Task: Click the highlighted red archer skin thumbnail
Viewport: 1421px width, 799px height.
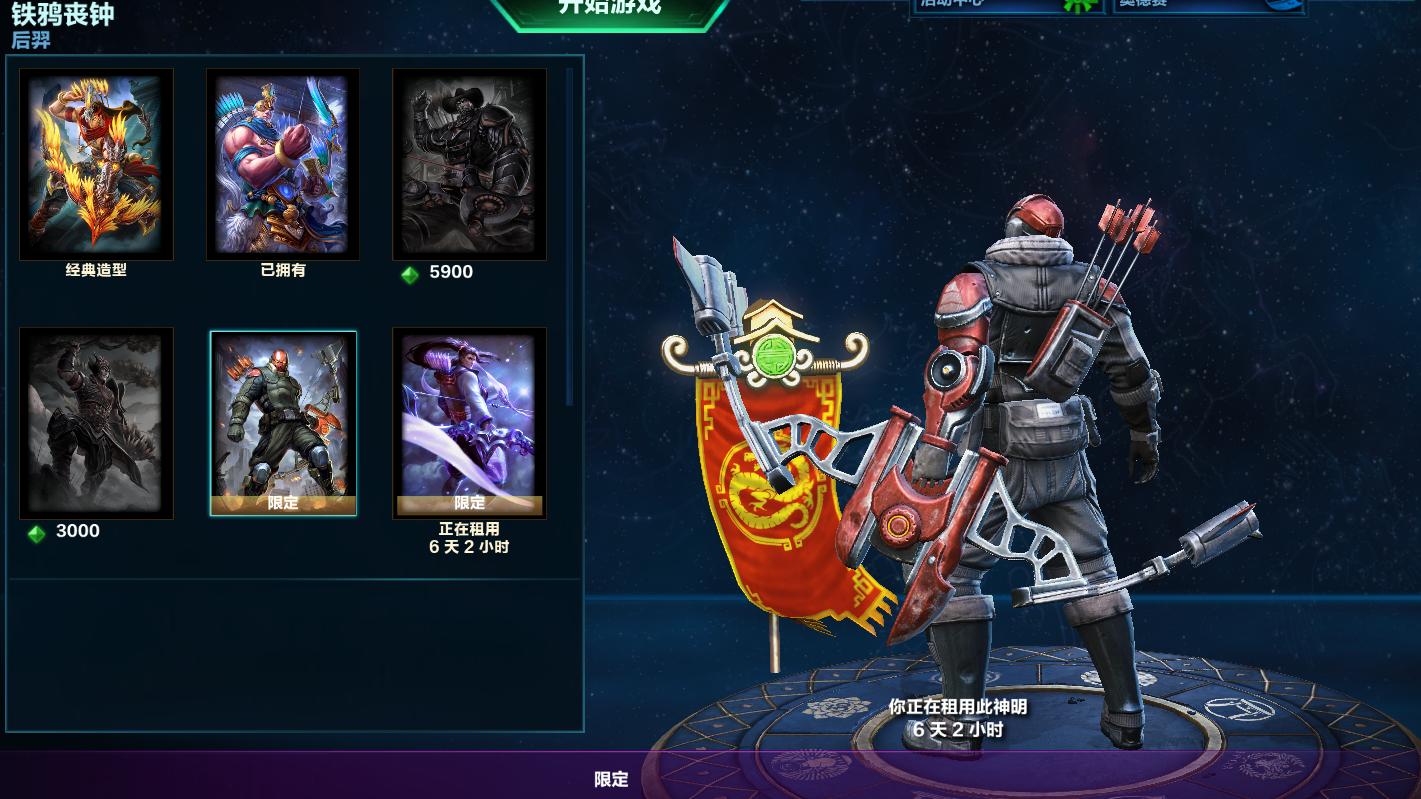Action: point(283,423)
